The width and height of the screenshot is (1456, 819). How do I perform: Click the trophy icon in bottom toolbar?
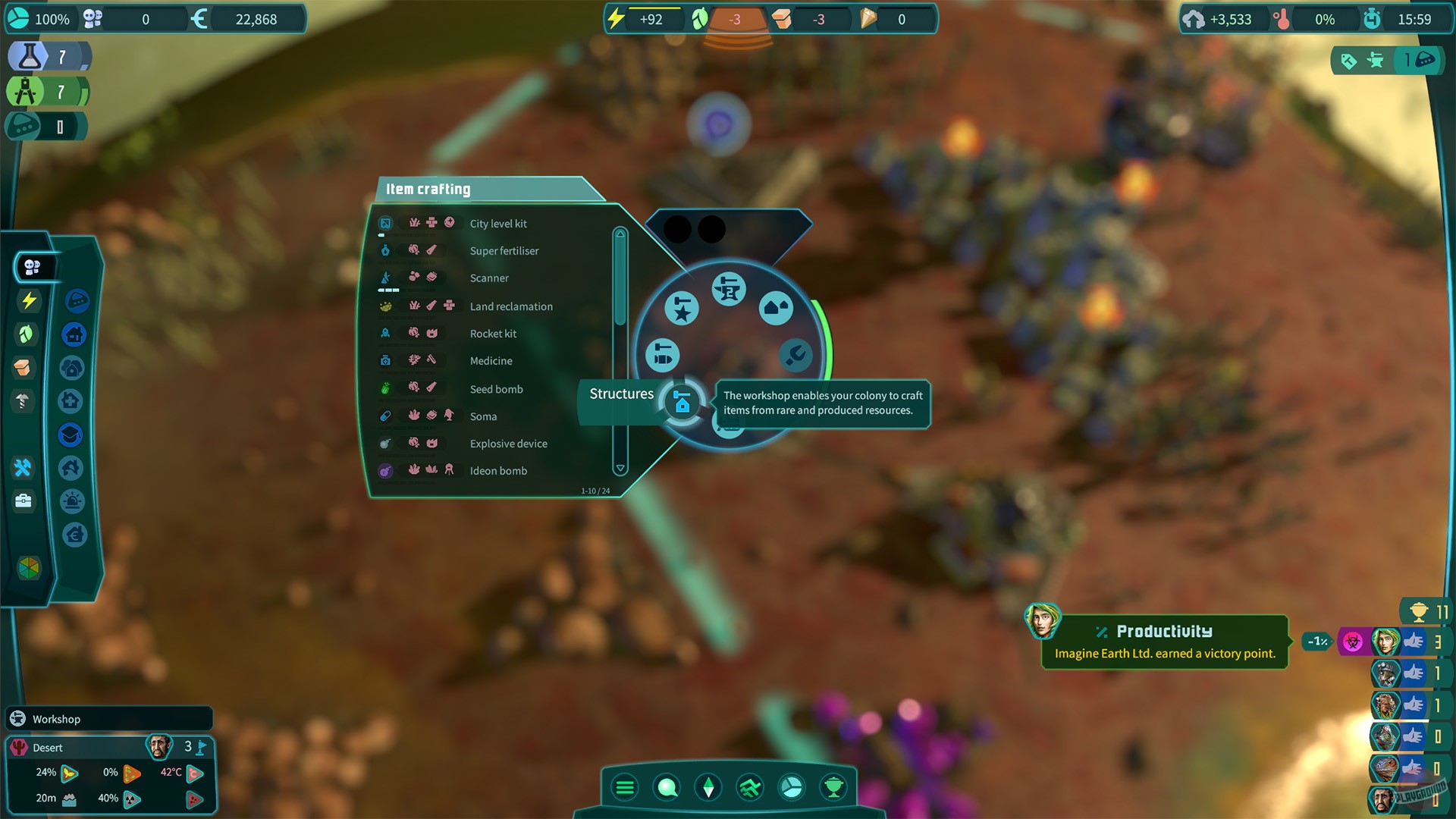[x=834, y=787]
